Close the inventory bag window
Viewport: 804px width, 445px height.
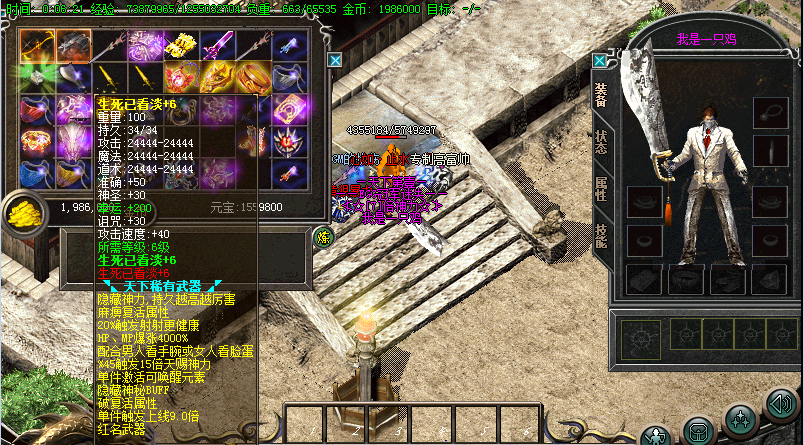click(335, 60)
